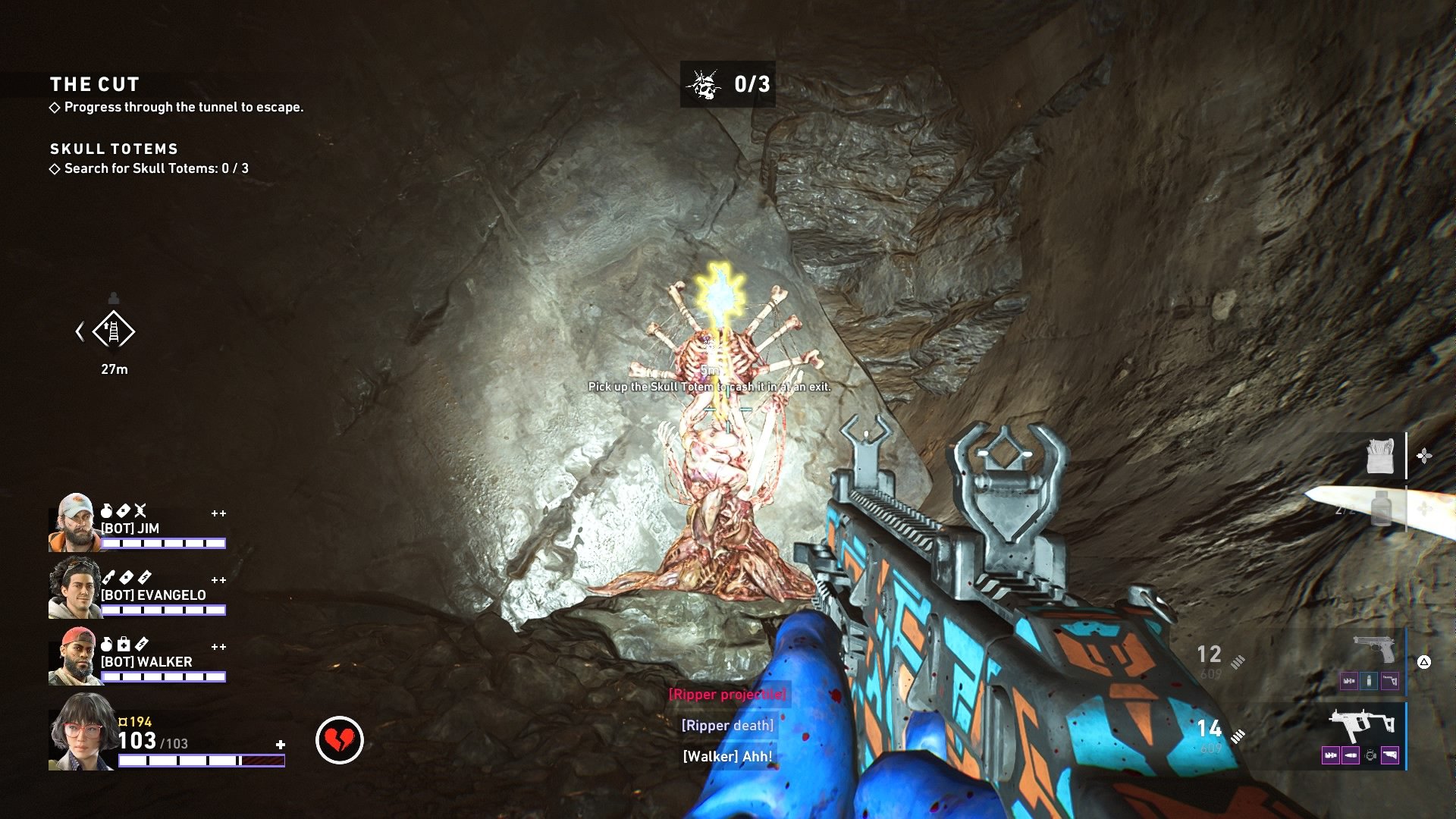The height and width of the screenshot is (819, 1456).
Task: Switch to the pistol sidearm slot
Action: 1375,650
